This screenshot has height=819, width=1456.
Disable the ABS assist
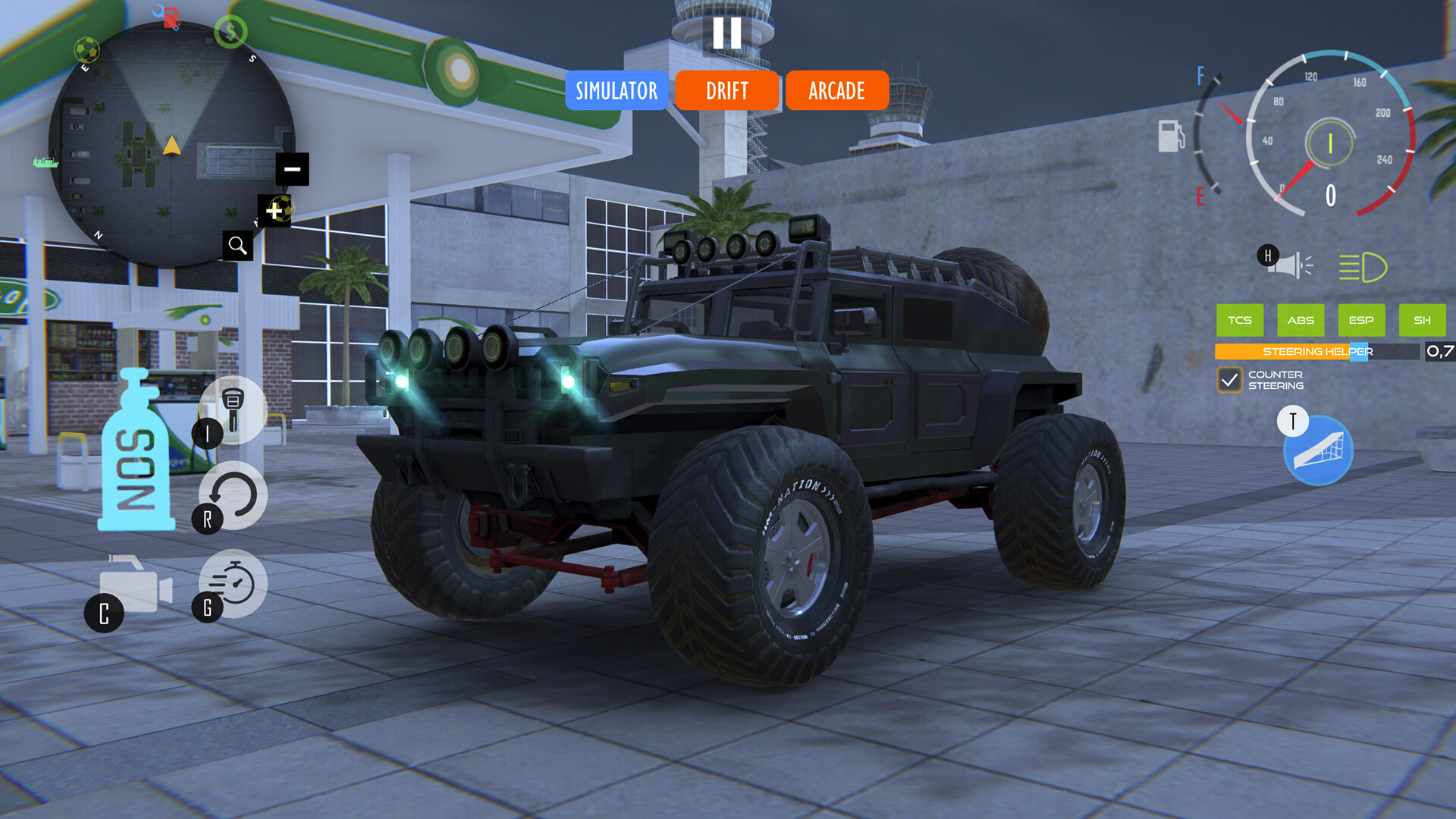click(x=1301, y=321)
